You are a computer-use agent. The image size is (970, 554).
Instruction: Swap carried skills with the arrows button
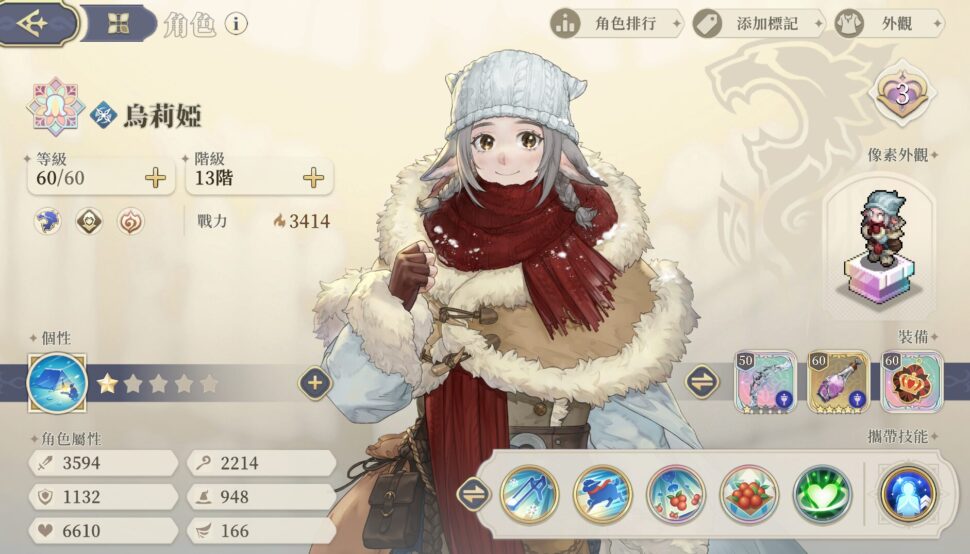point(472,494)
